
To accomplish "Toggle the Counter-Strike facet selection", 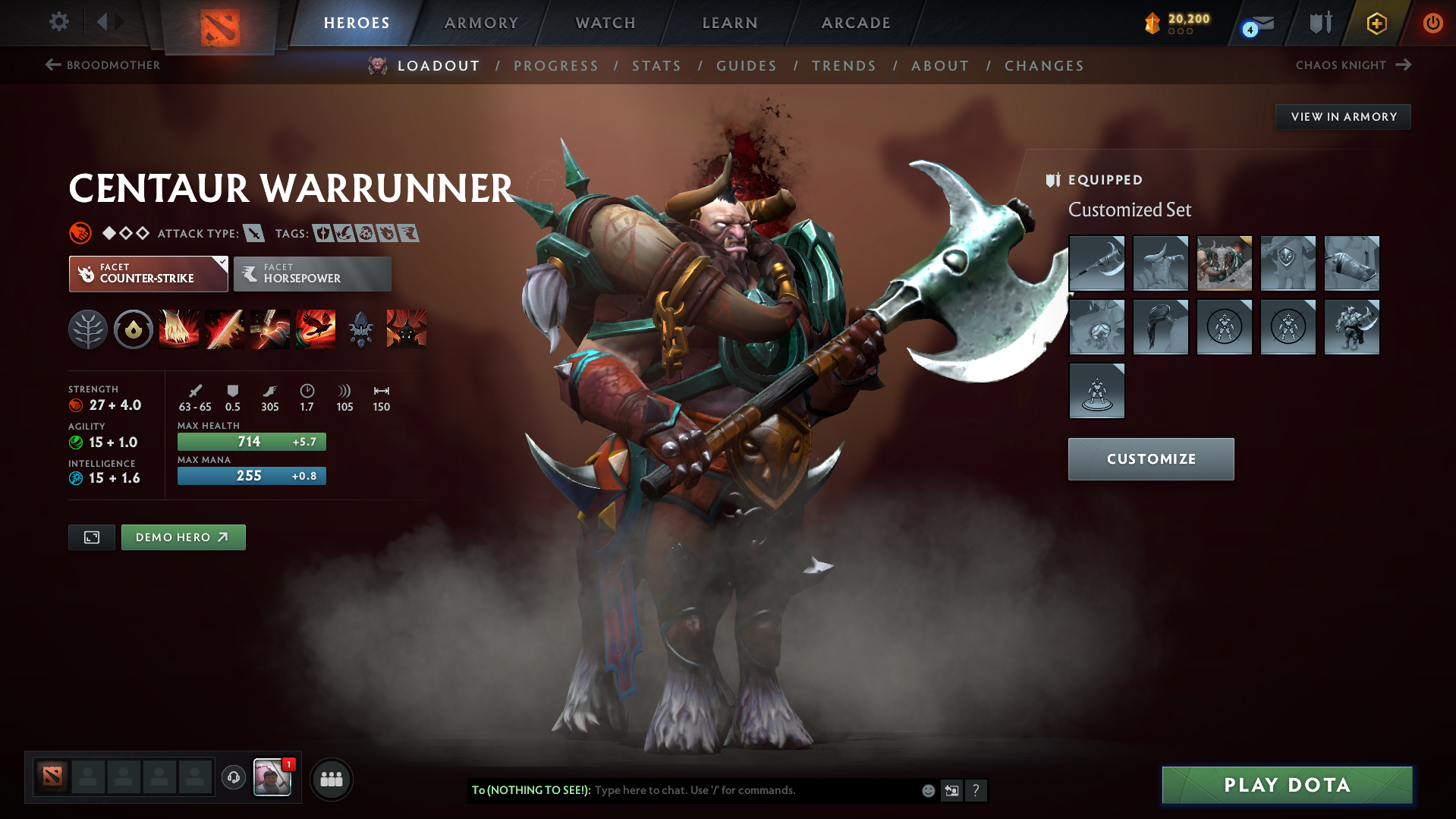I will (148, 273).
